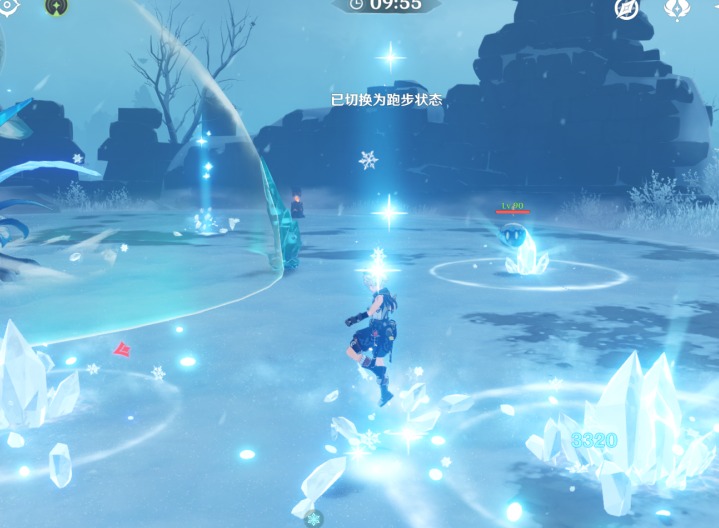Open the white floral emblem icon
The width and height of the screenshot is (719, 528).
pyautogui.click(x=677, y=8)
